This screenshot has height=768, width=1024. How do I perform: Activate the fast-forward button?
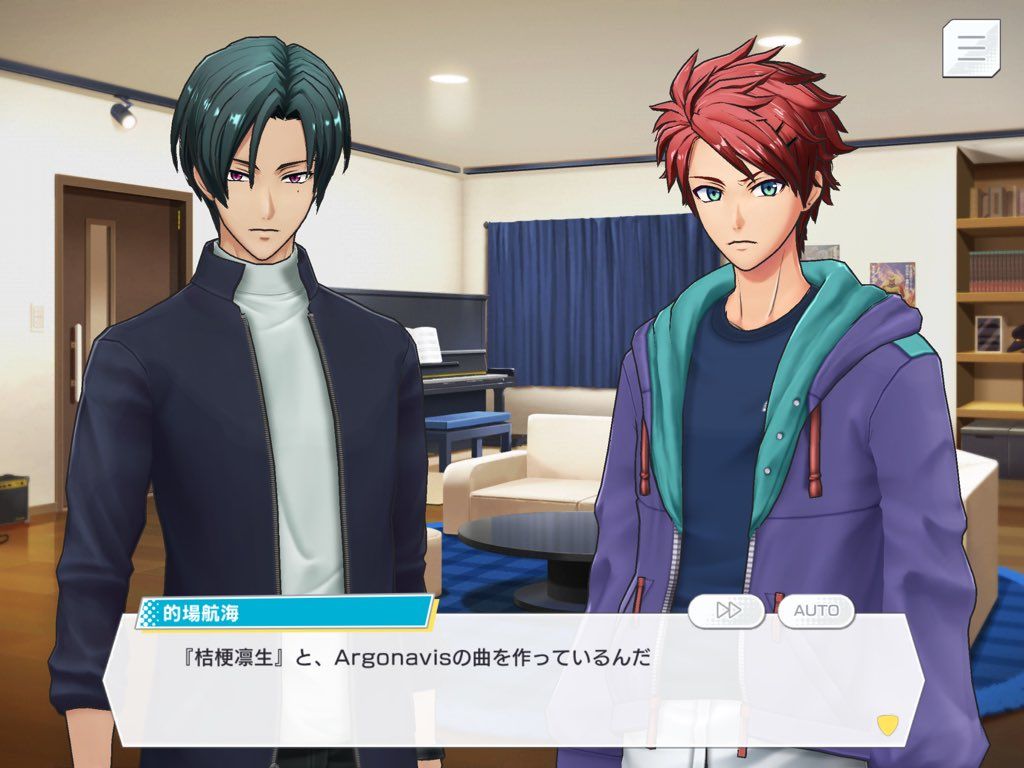tap(727, 610)
